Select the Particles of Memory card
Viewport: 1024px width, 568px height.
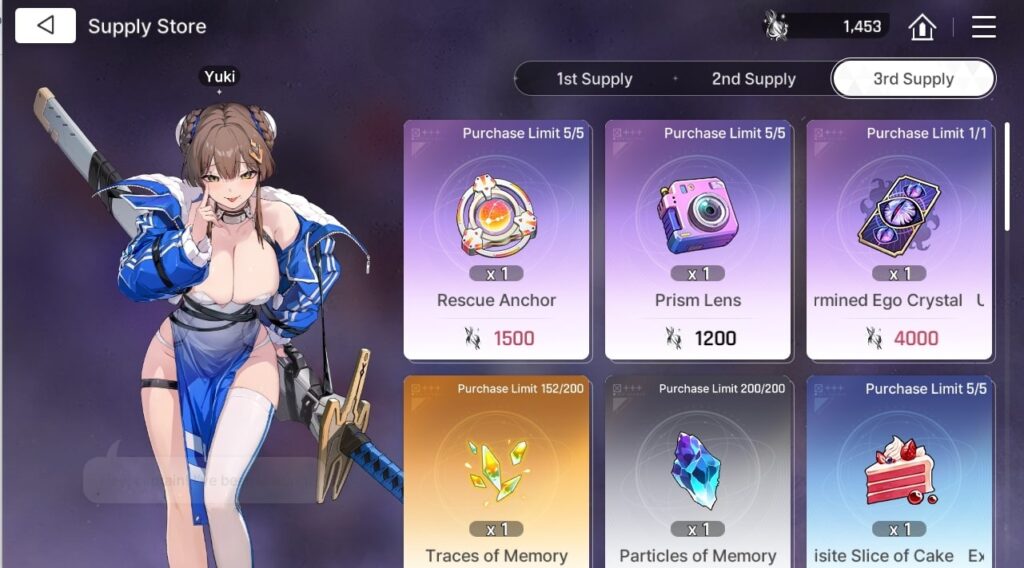pyautogui.click(x=698, y=472)
